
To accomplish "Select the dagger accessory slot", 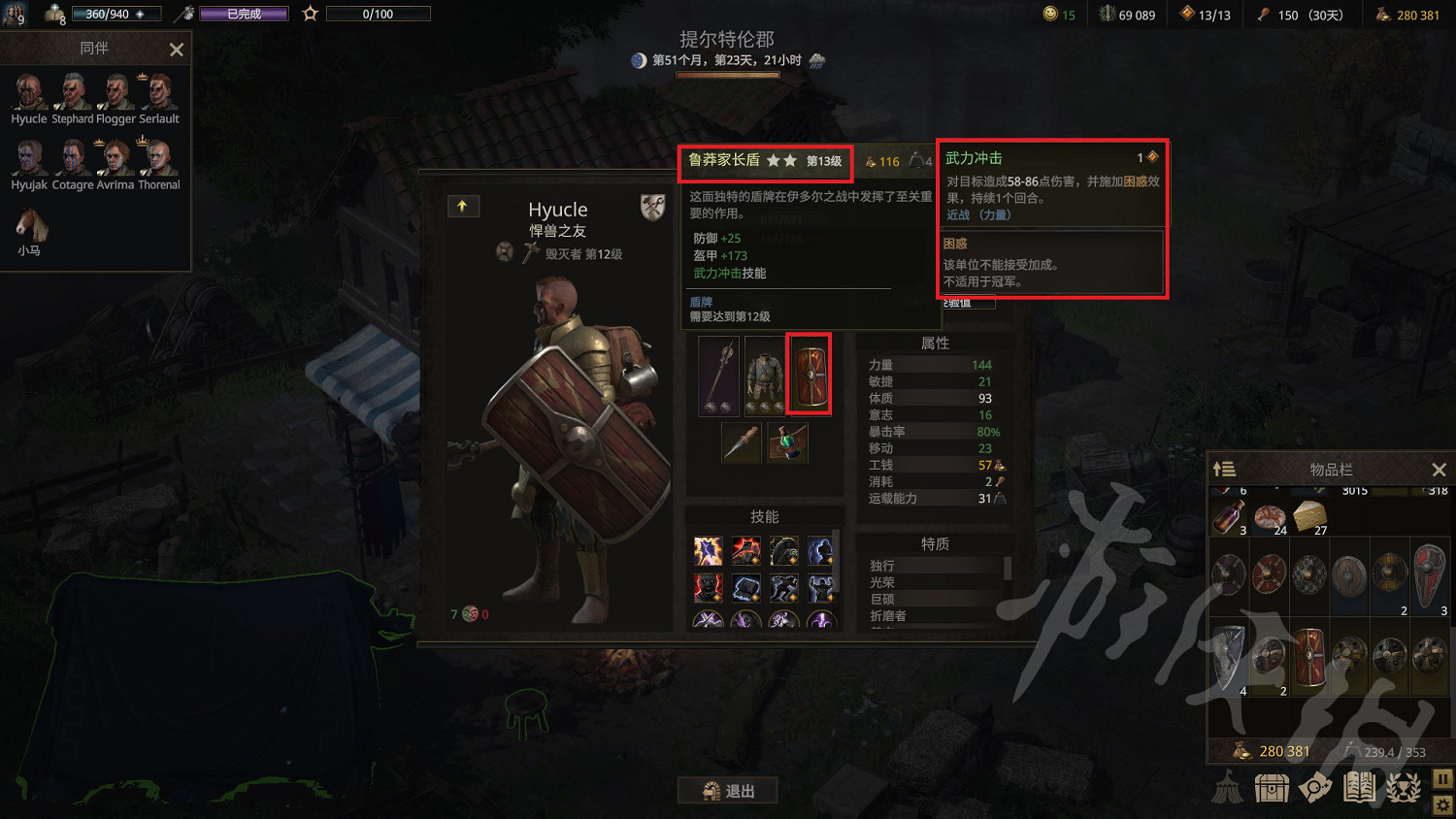I will 741,442.
